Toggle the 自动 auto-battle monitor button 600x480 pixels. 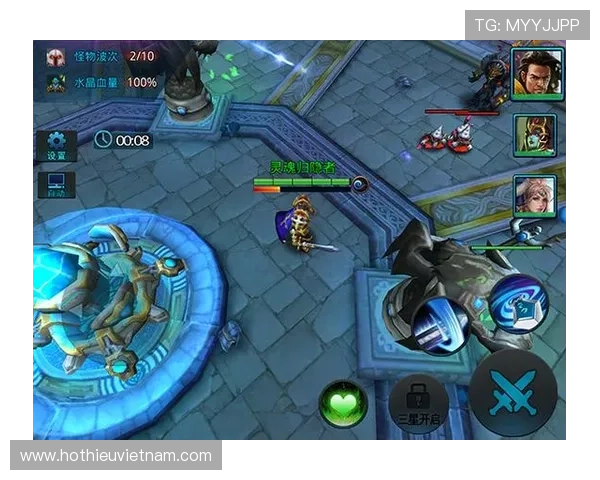coord(56,186)
